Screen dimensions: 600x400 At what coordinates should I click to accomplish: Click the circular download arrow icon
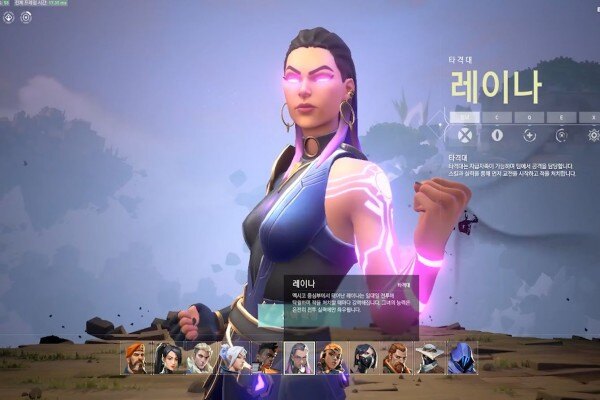click(x=9, y=17)
